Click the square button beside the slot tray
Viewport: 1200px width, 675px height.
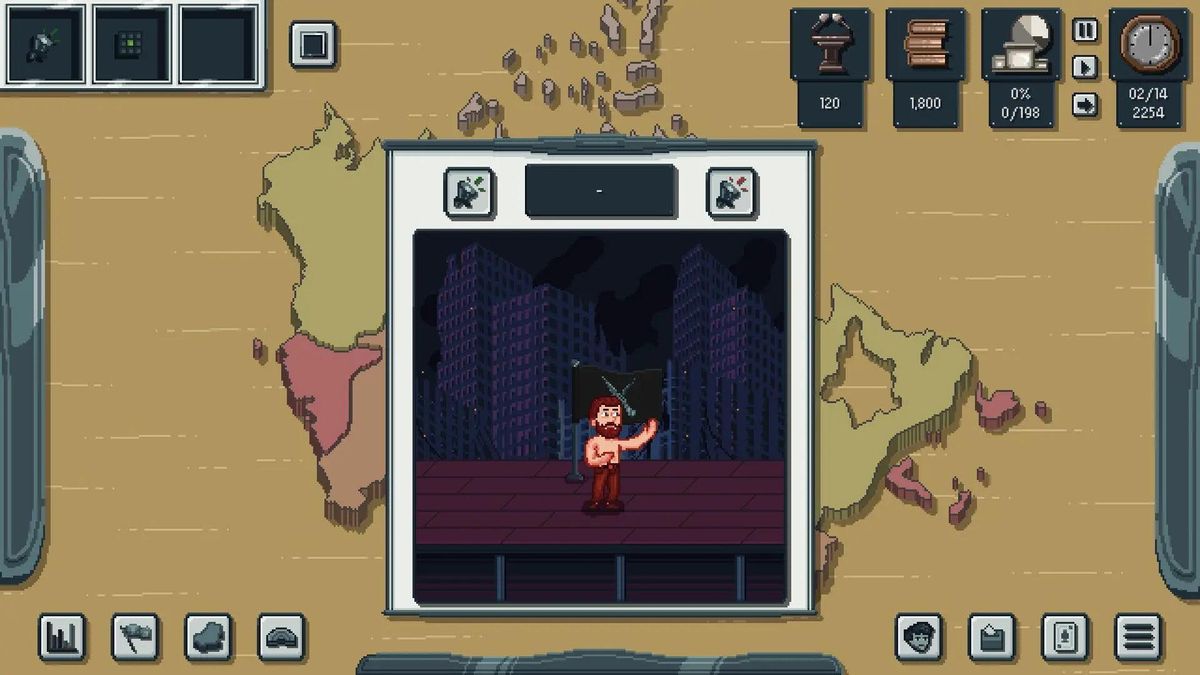[x=313, y=45]
